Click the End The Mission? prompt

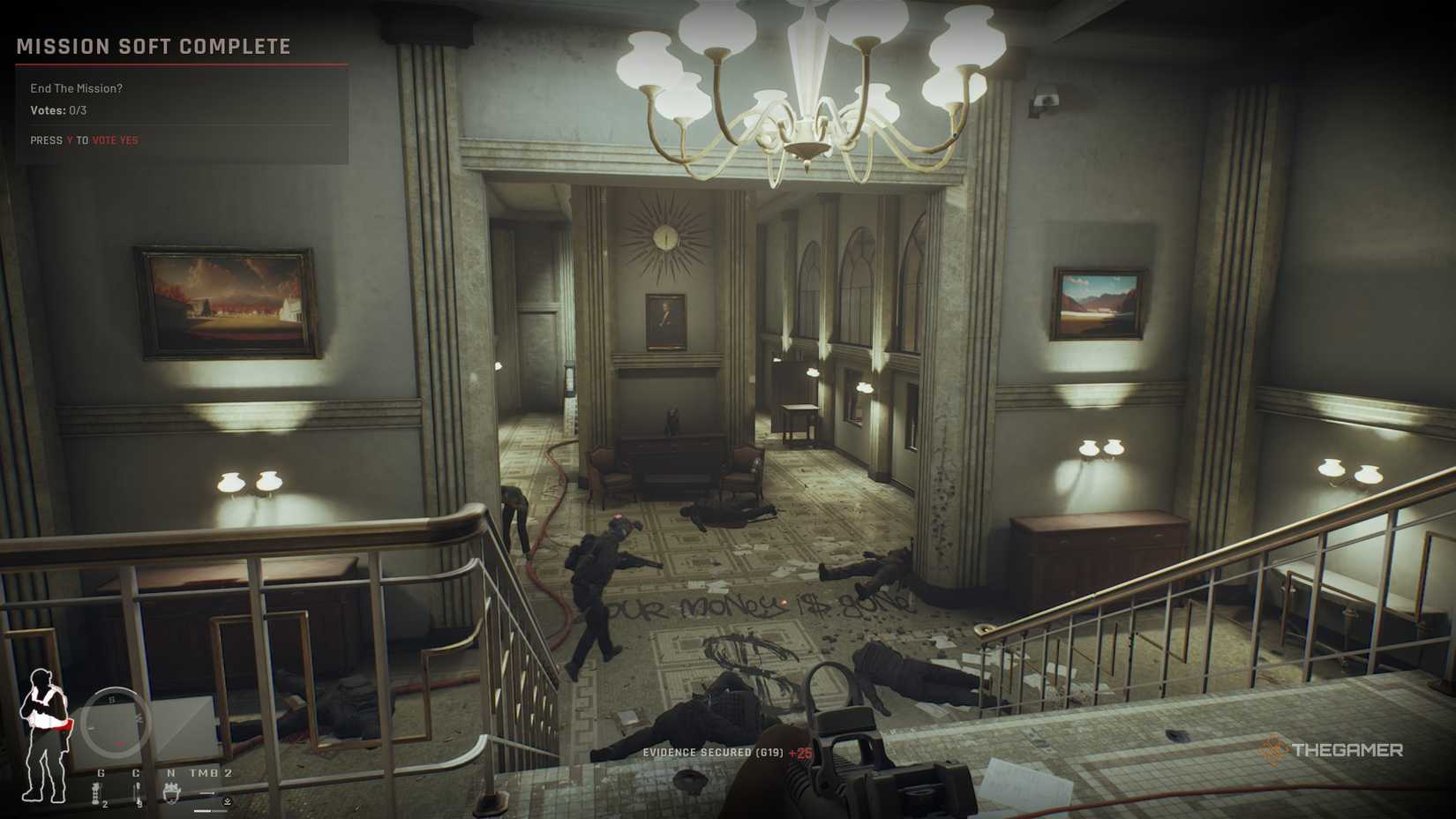tap(77, 88)
